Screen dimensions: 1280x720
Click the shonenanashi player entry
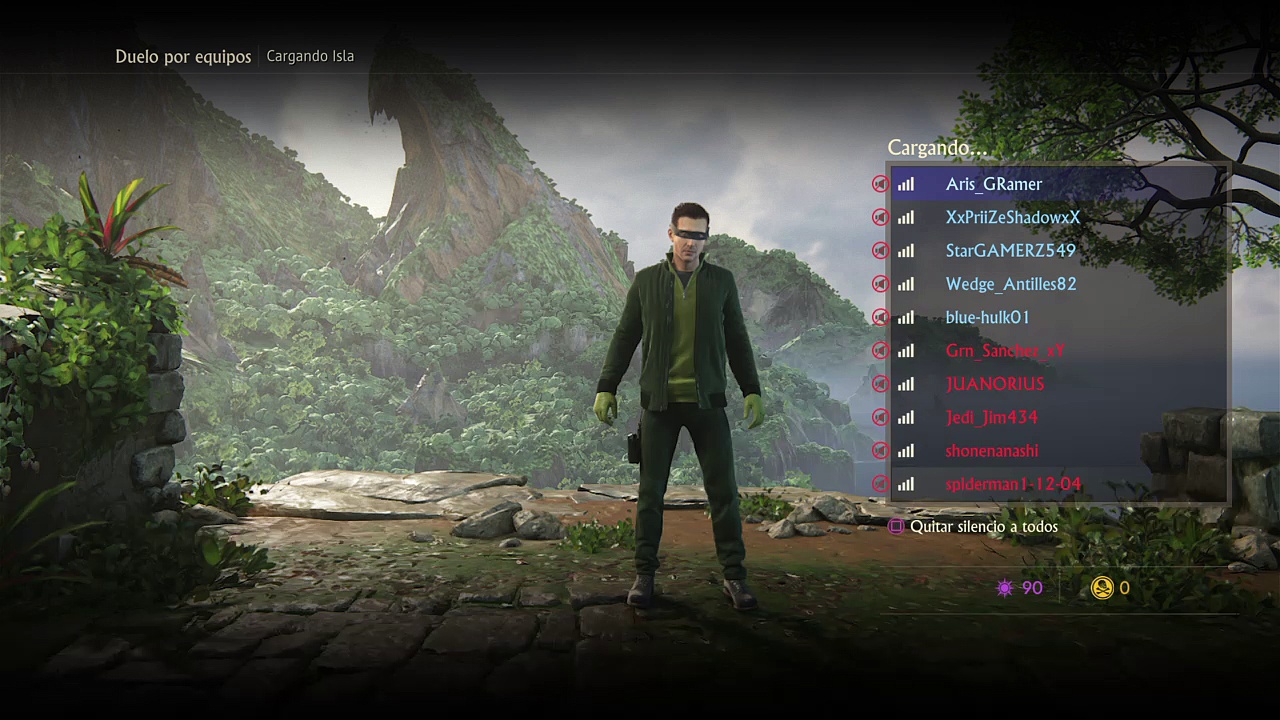[991, 451]
